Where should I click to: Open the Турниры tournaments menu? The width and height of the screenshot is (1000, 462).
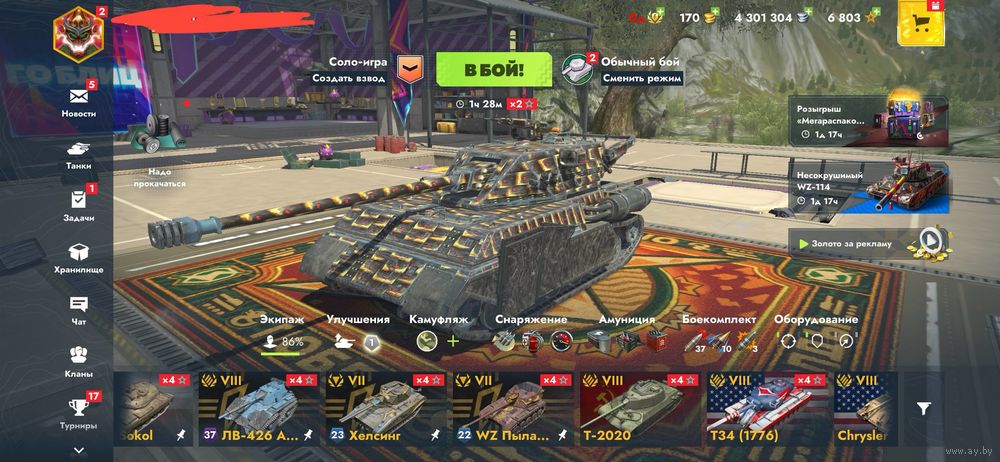coord(79,411)
